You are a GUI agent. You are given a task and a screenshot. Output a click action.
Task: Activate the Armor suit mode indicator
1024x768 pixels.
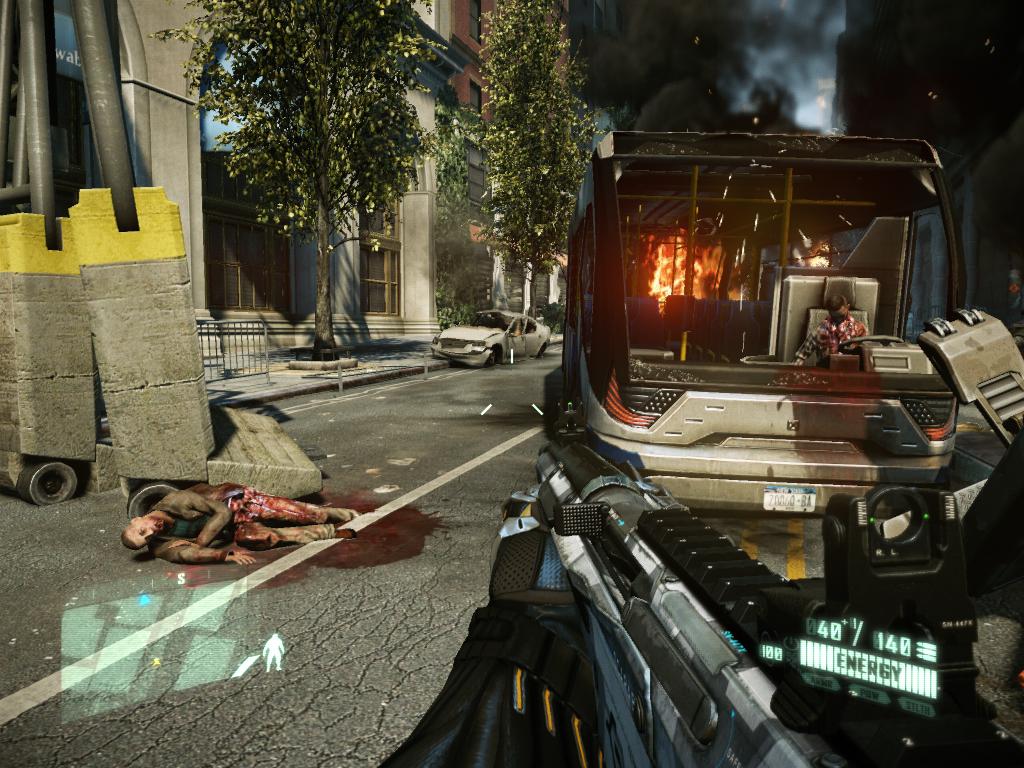tap(822, 681)
